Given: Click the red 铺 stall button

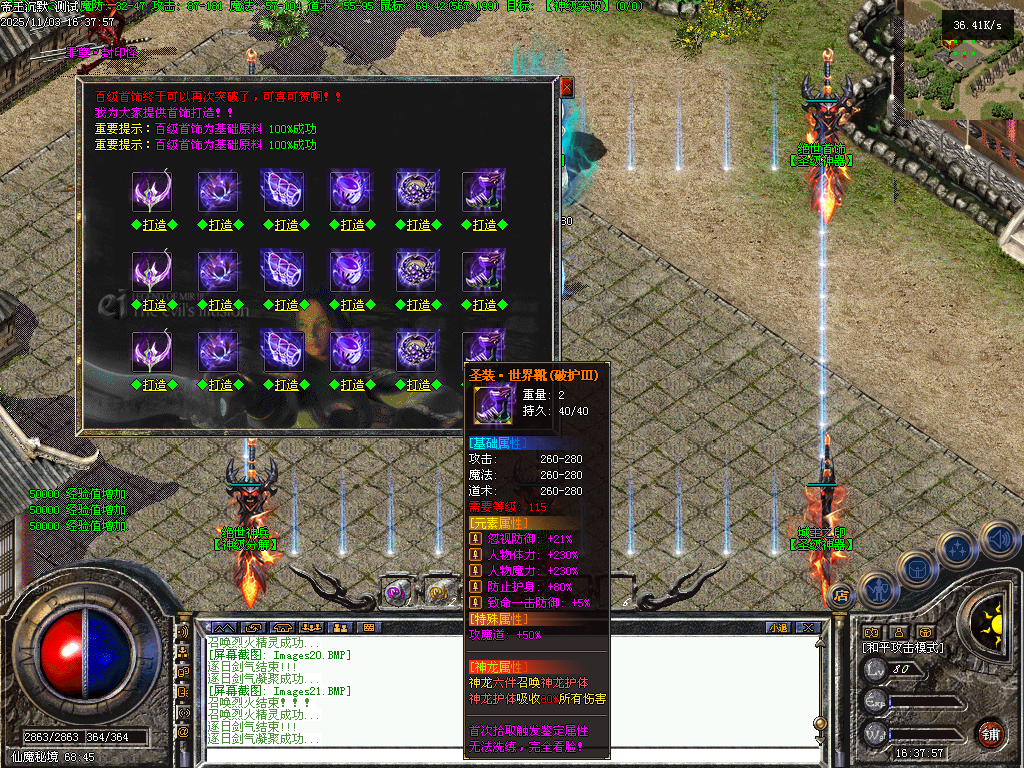Looking at the screenshot, I should pos(990,733).
